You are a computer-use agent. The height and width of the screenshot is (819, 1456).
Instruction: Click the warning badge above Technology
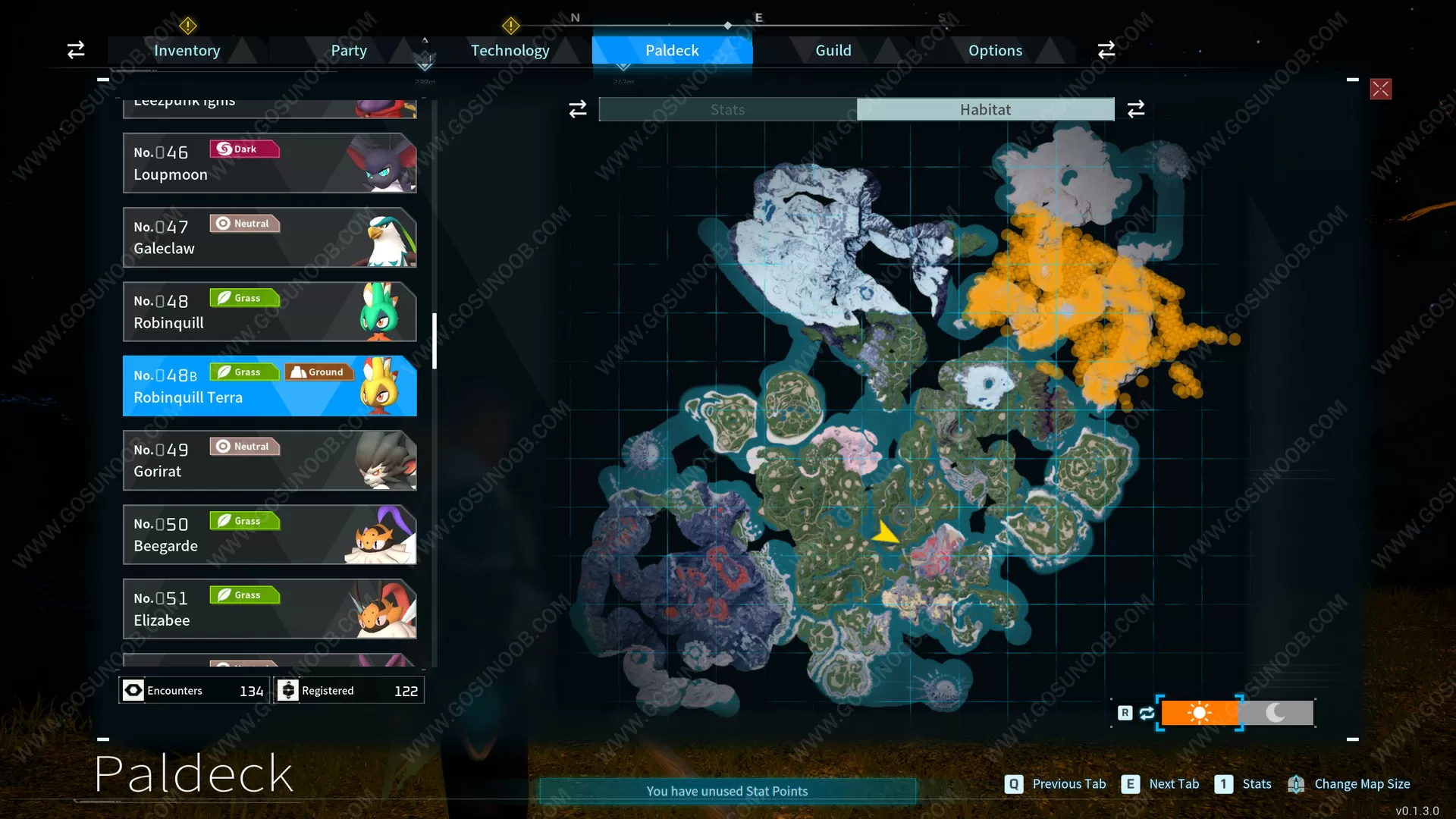click(x=511, y=26)
